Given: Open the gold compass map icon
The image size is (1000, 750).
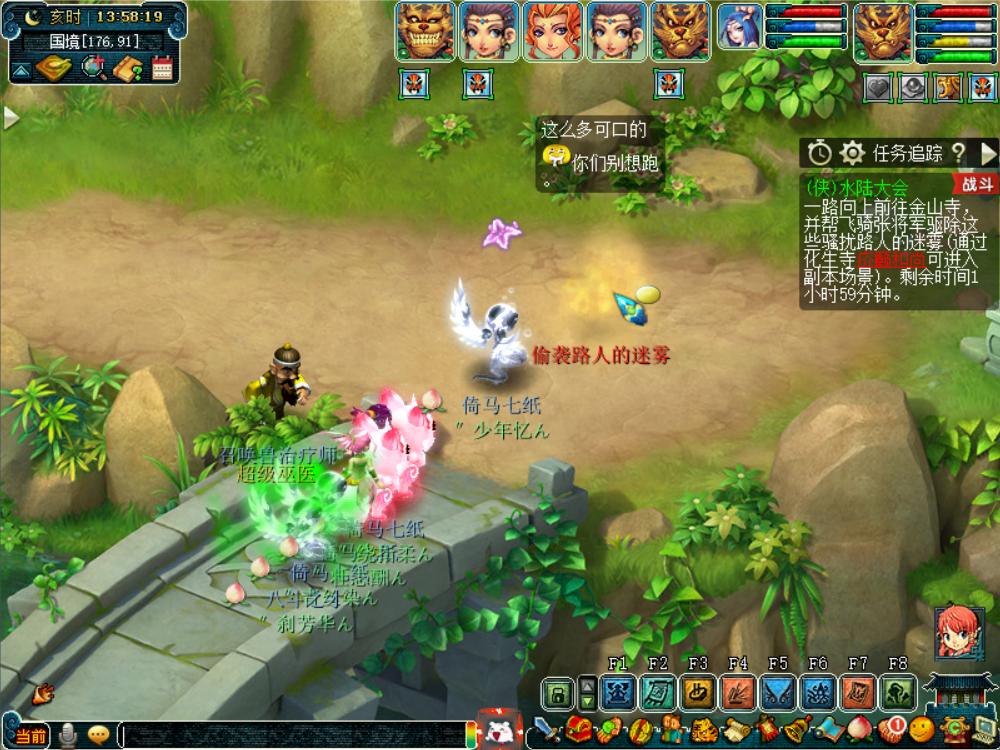Looking at the screenshot, I should click(x=54, y=69).
